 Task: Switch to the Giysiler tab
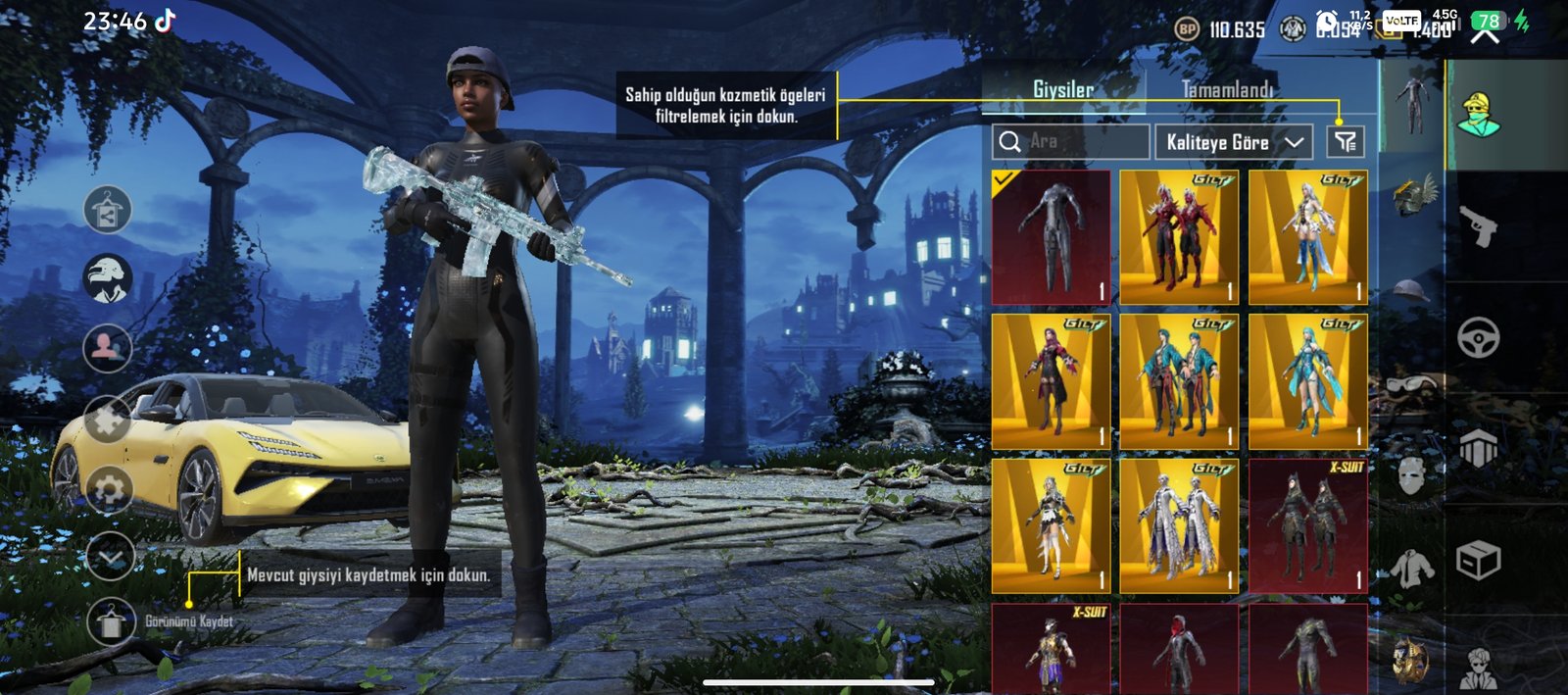click(x=1063, y=89)
